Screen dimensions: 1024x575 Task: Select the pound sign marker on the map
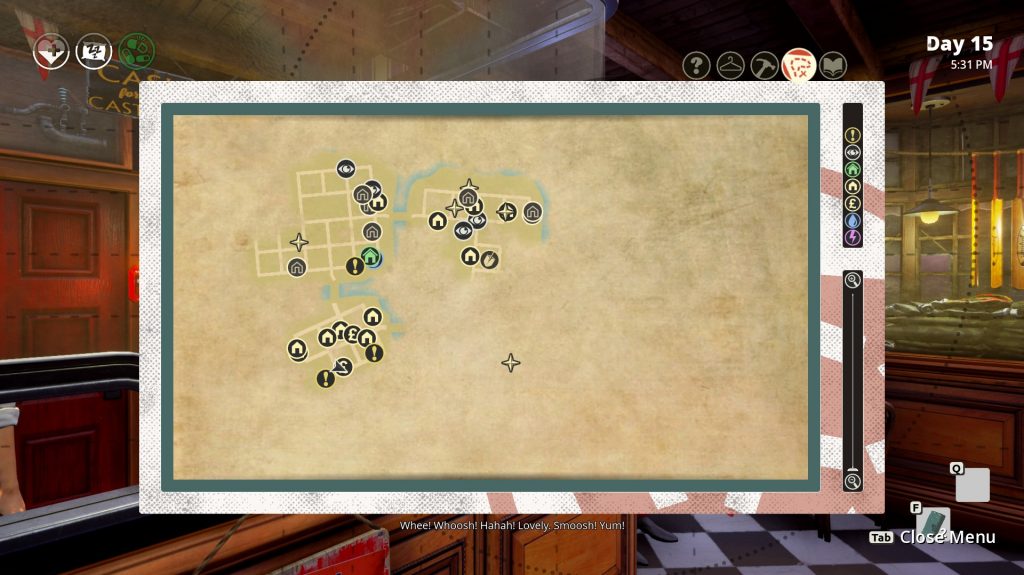point(352,335)
